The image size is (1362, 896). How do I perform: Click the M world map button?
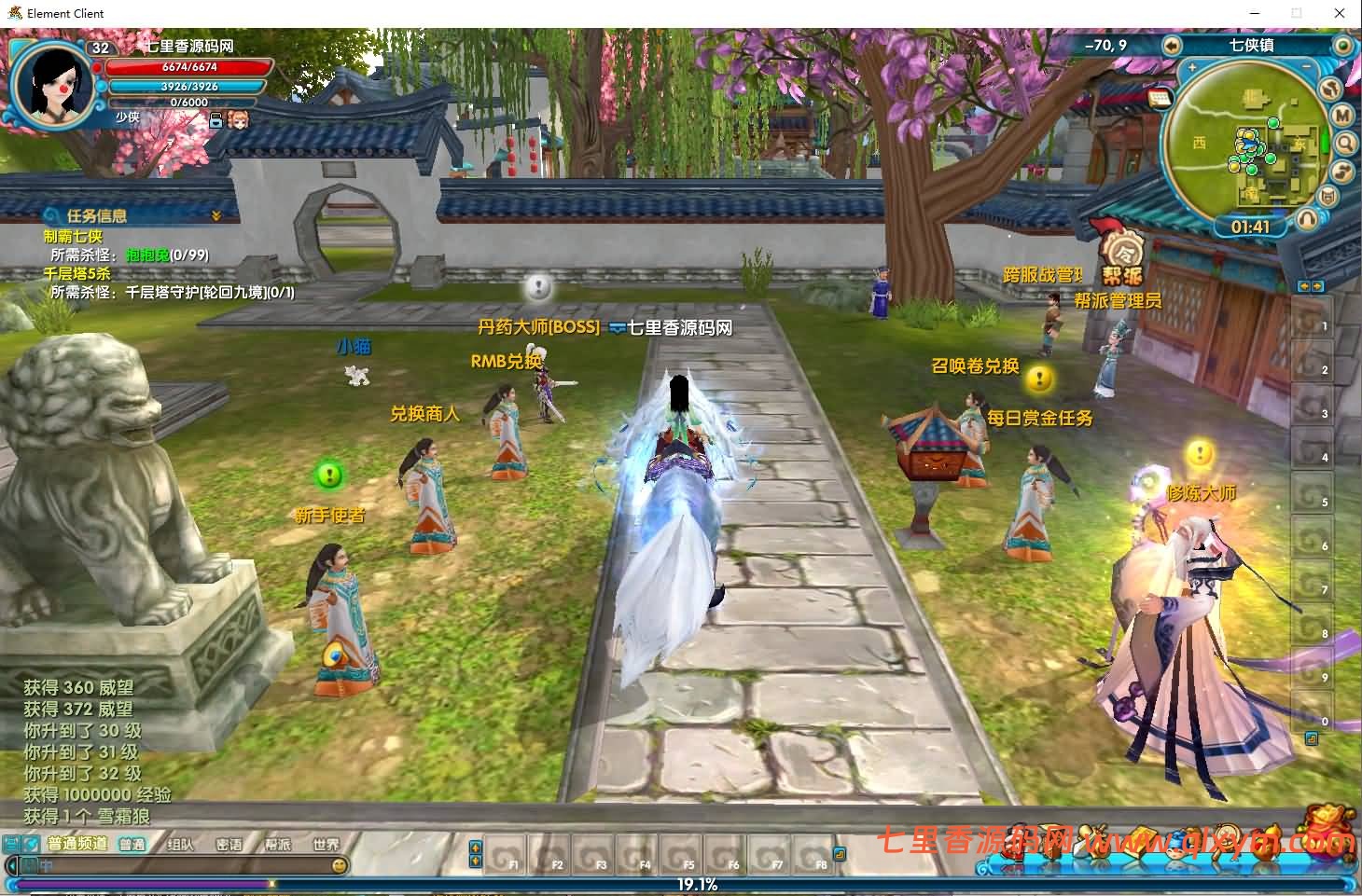coord(1342,116)
